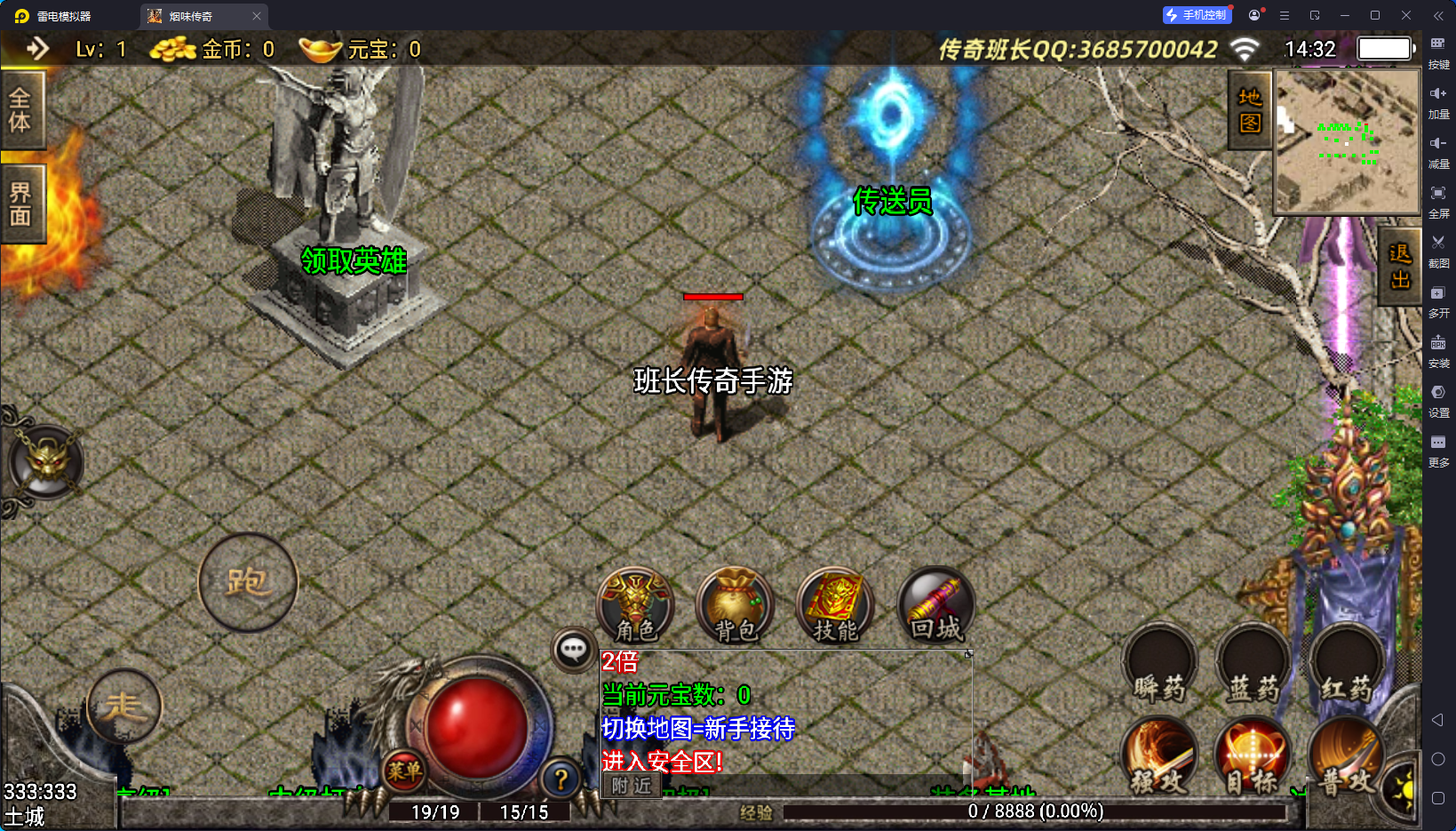Viewport: 1456px width, 831px height.
Task: Exit the game with 退出
Action: [x=1400, y=267]
